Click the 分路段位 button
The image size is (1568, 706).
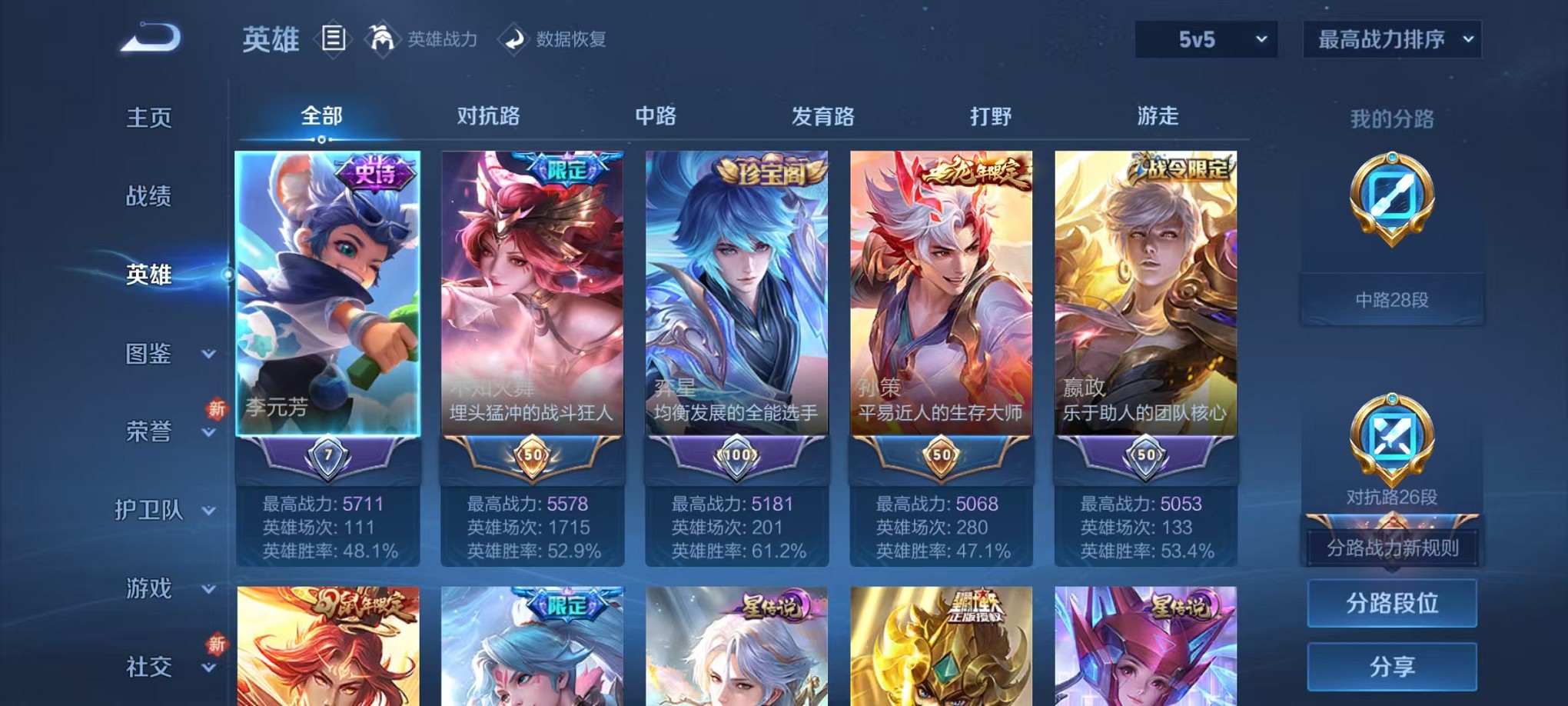1391,604
